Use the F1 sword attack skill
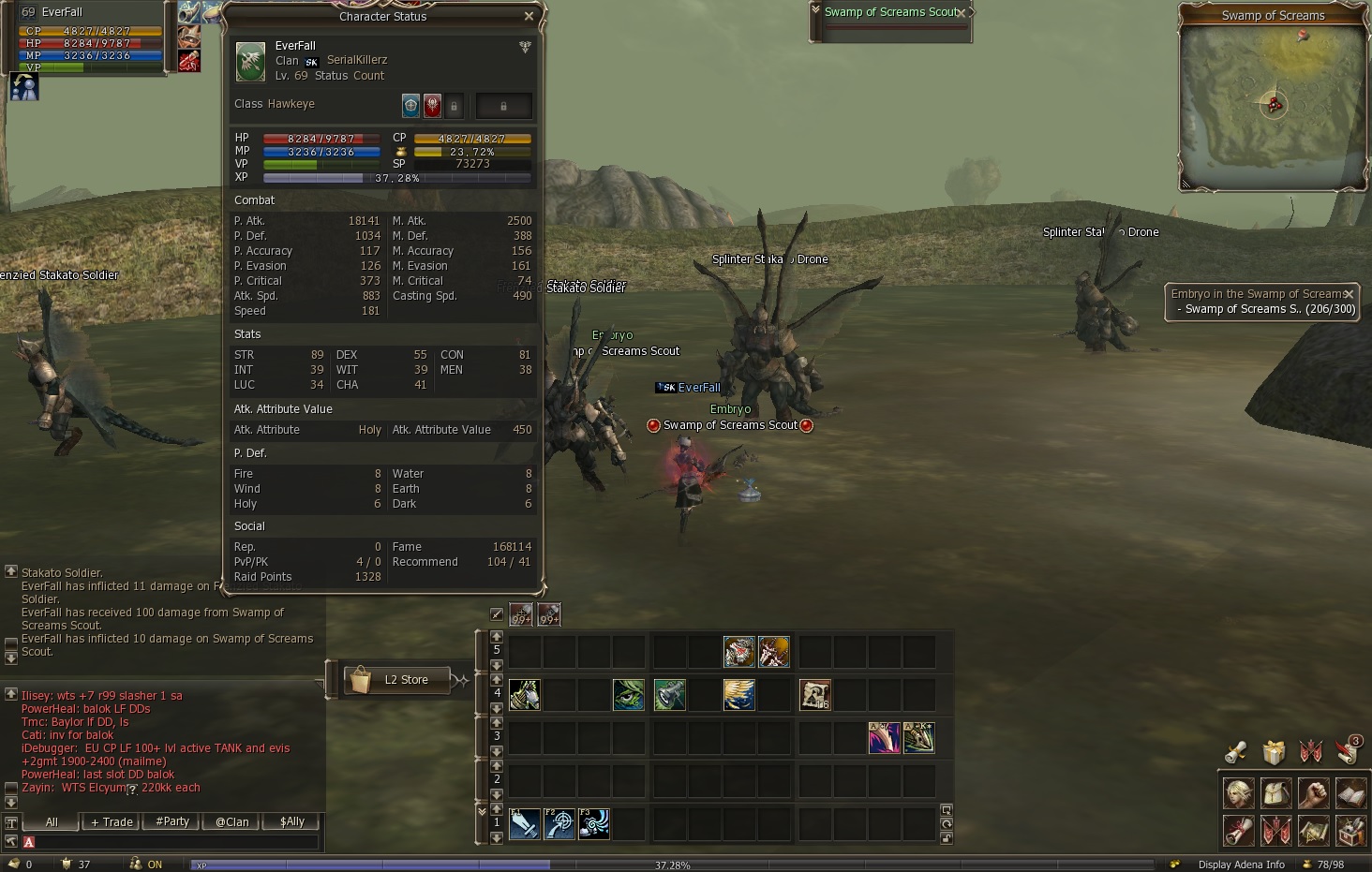Screen dimensions: 1372x872 pyautogui.click(x=525, y=824)
